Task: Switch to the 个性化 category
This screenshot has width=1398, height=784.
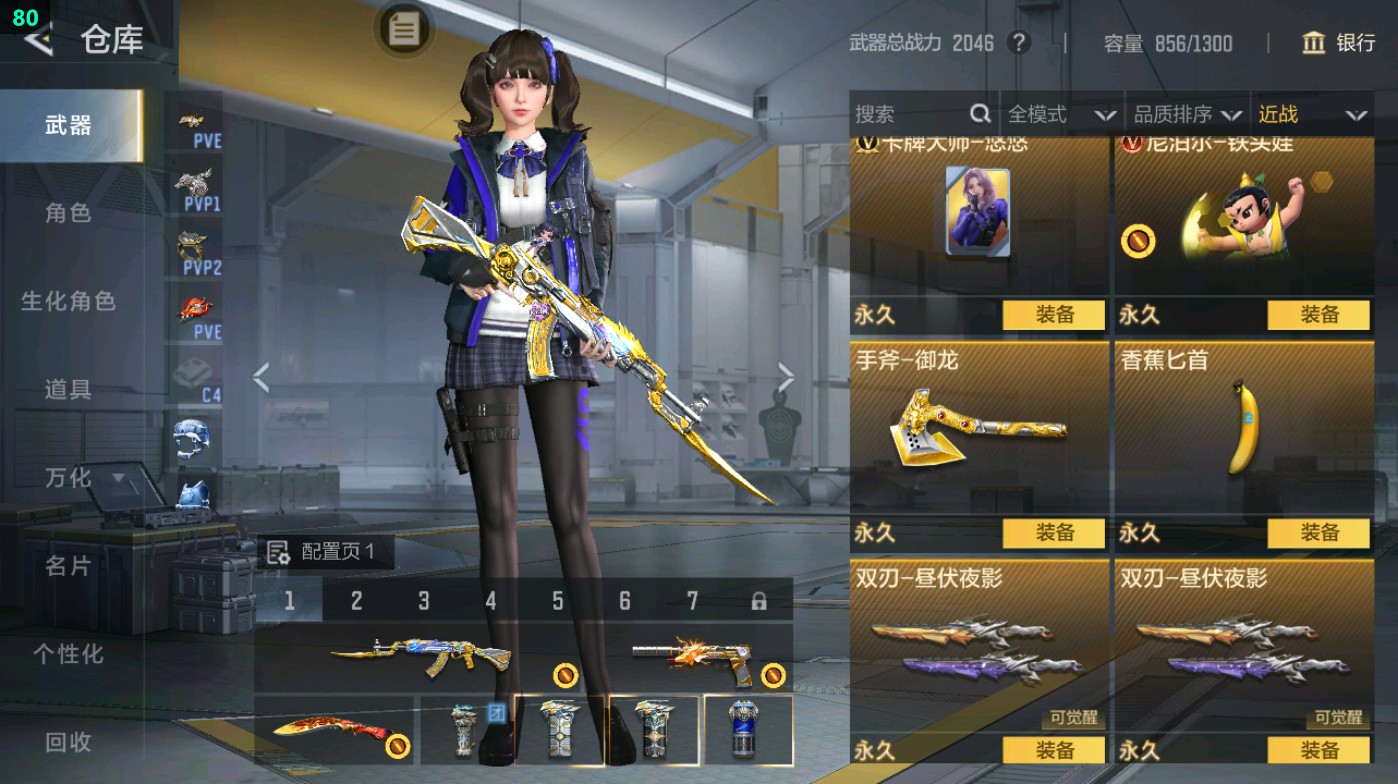Action: point(68,654)
